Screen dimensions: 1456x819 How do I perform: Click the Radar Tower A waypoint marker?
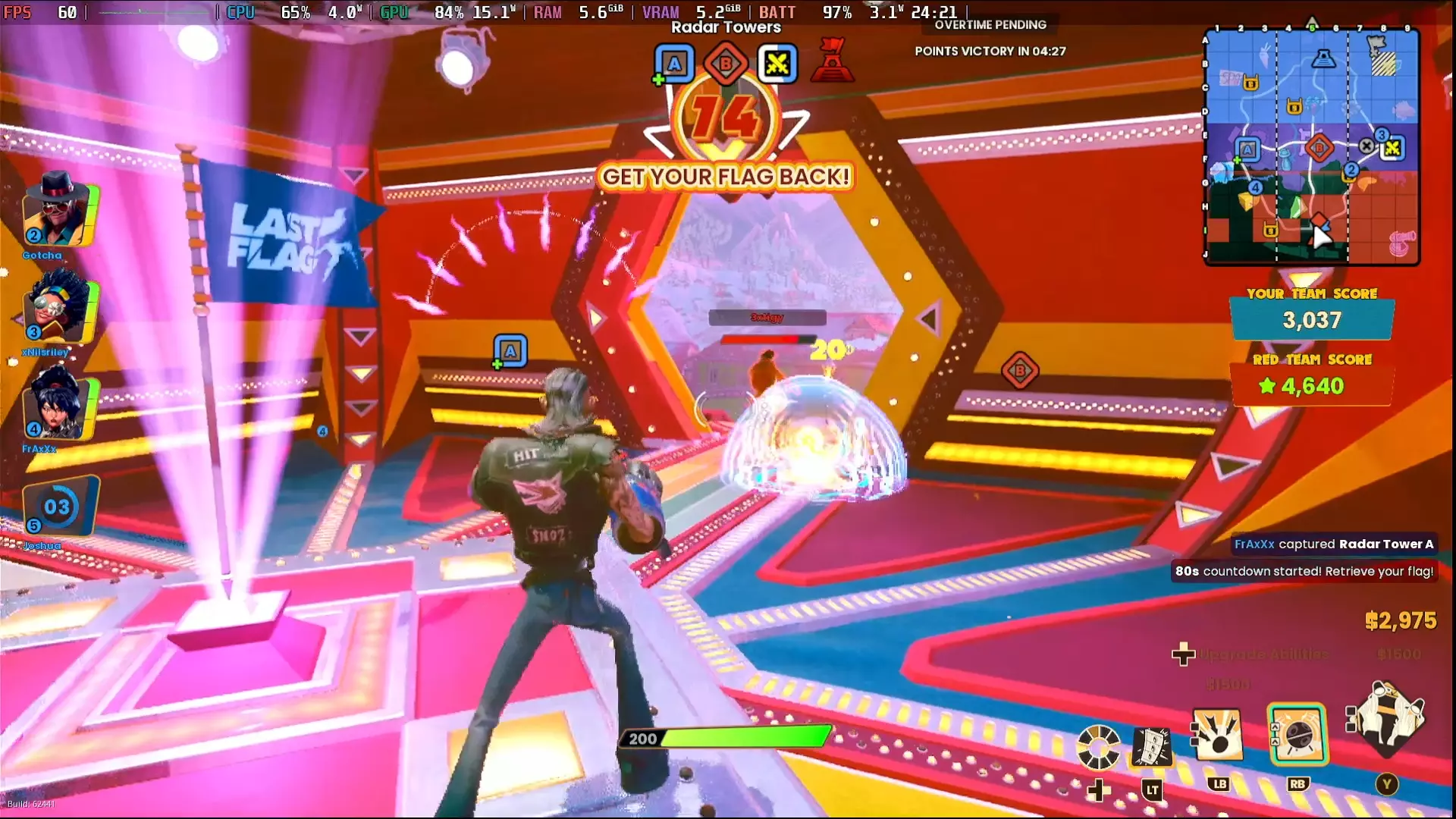pyautogui.click(x=510, y=351)
